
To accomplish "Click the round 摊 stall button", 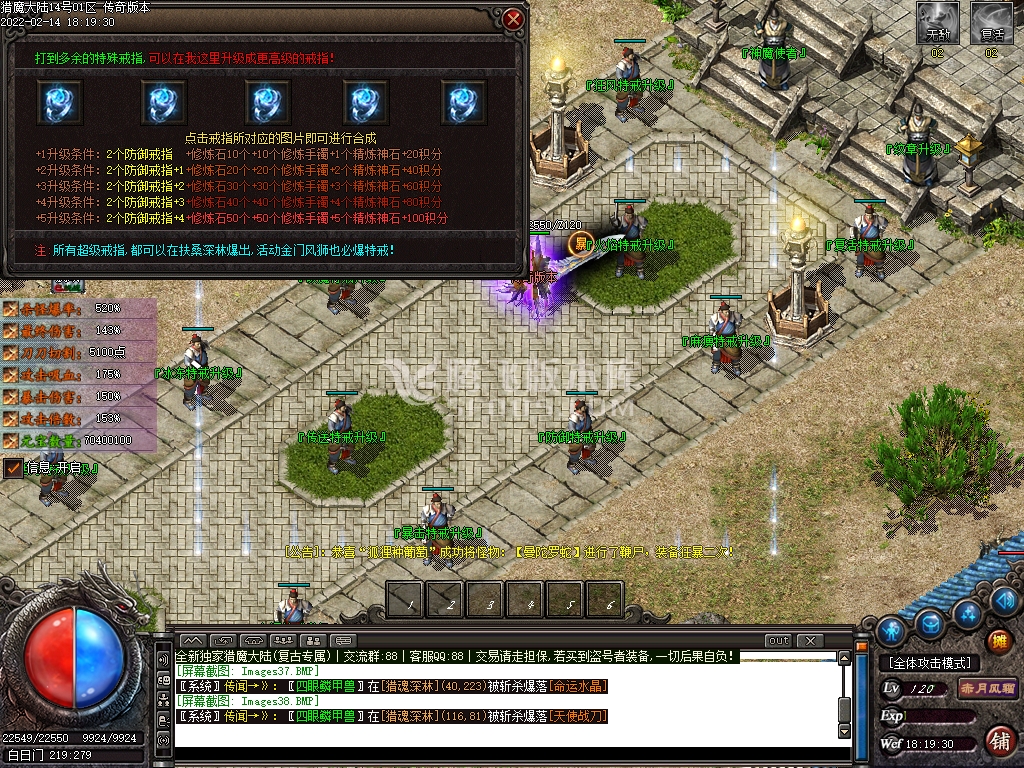I will [x=997, y=641].
